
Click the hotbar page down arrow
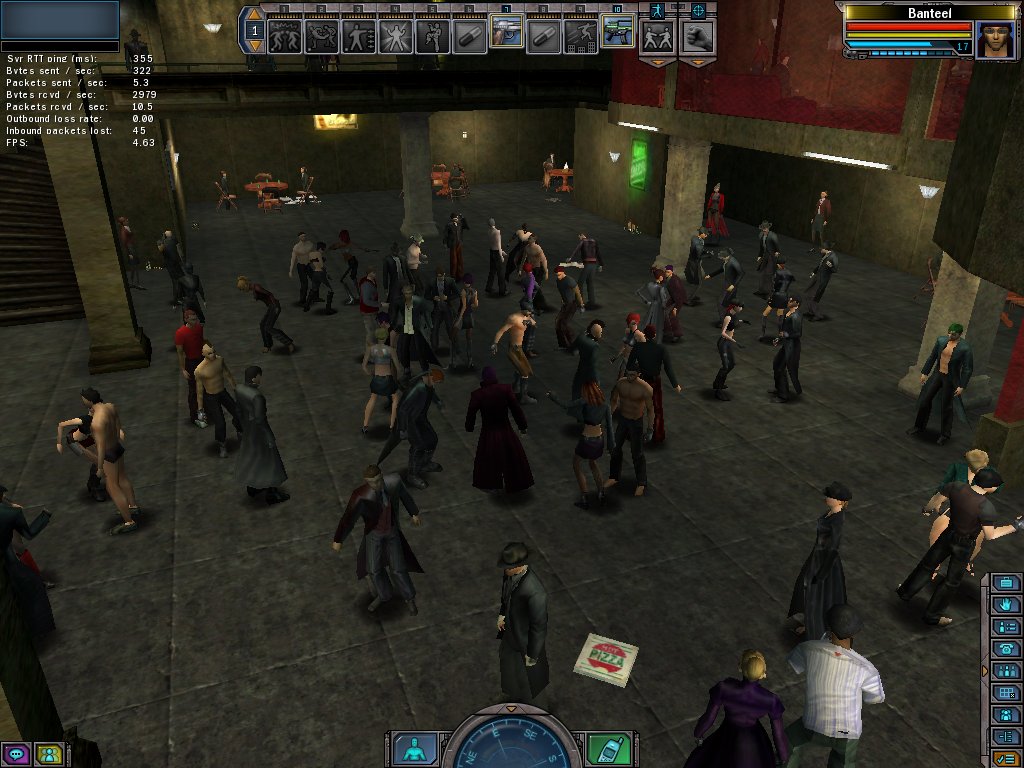tap(254, 46)
